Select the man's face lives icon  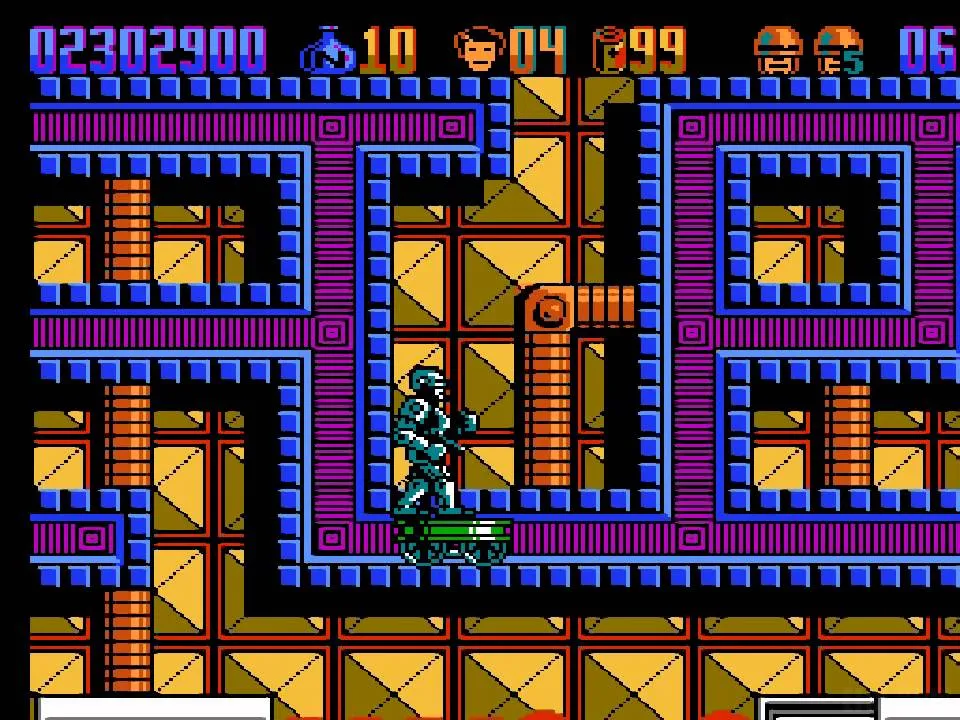click(479, 49)
